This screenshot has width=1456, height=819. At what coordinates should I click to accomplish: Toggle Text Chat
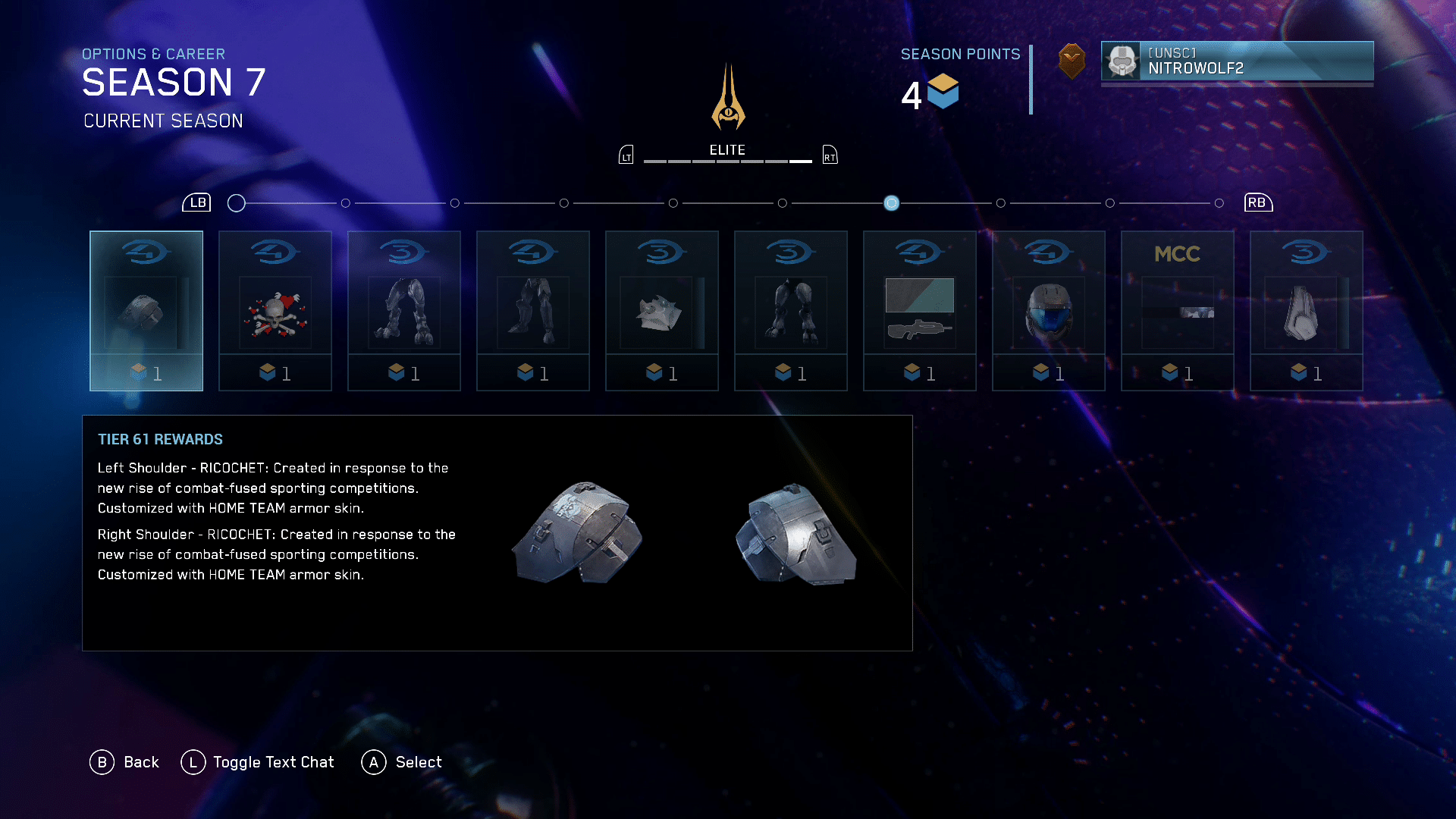point(258,762)
